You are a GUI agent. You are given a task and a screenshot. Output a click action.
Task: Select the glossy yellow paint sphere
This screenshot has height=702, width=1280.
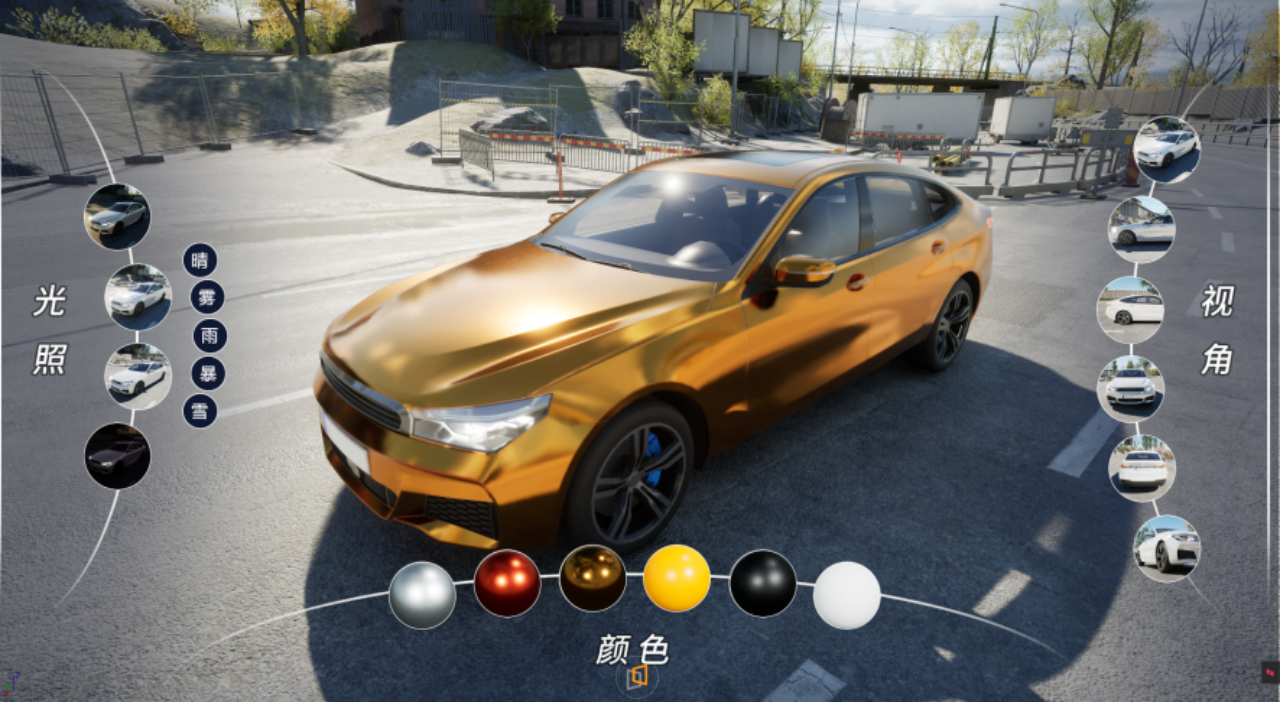click(677, 578)
